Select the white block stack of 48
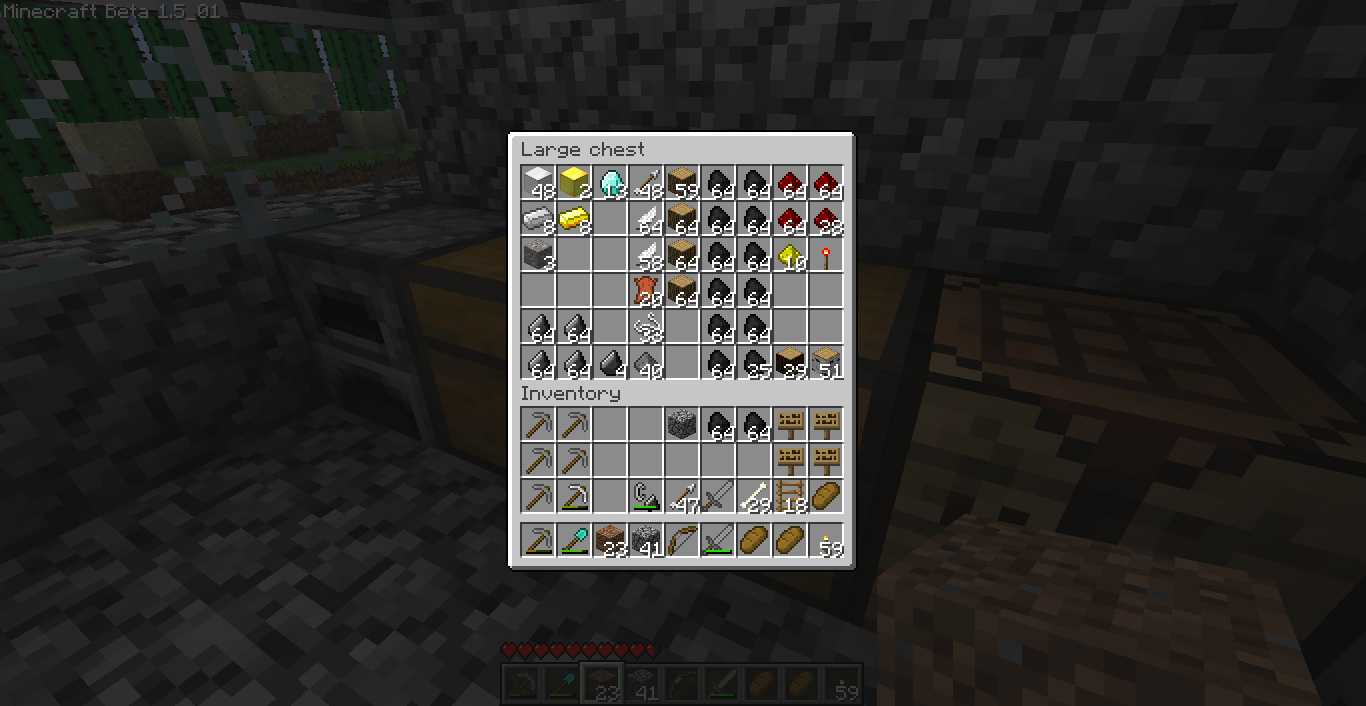Viewport: 1366px width, 706px height. coord(538,183)
